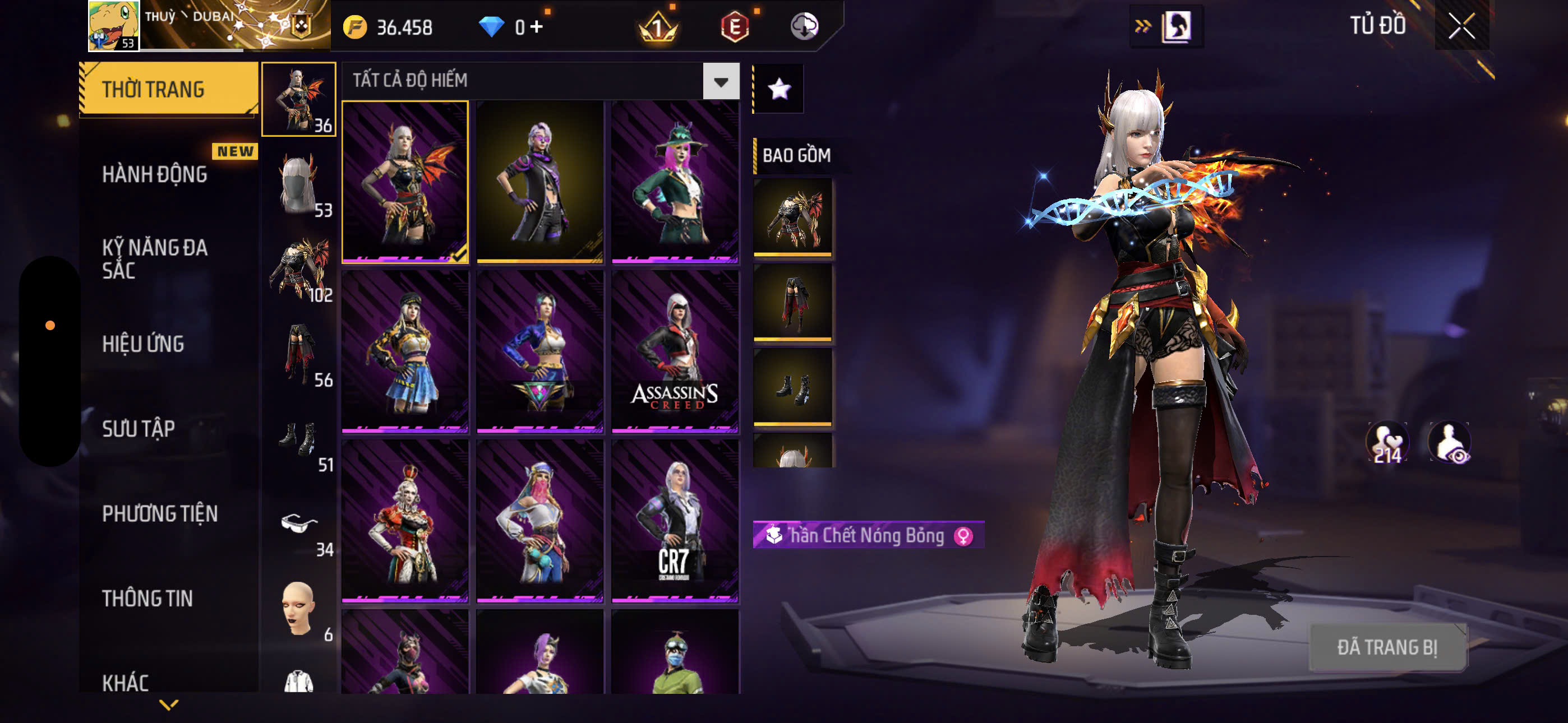Go to the Sưu Tập tab

click(x=139, y=429)
